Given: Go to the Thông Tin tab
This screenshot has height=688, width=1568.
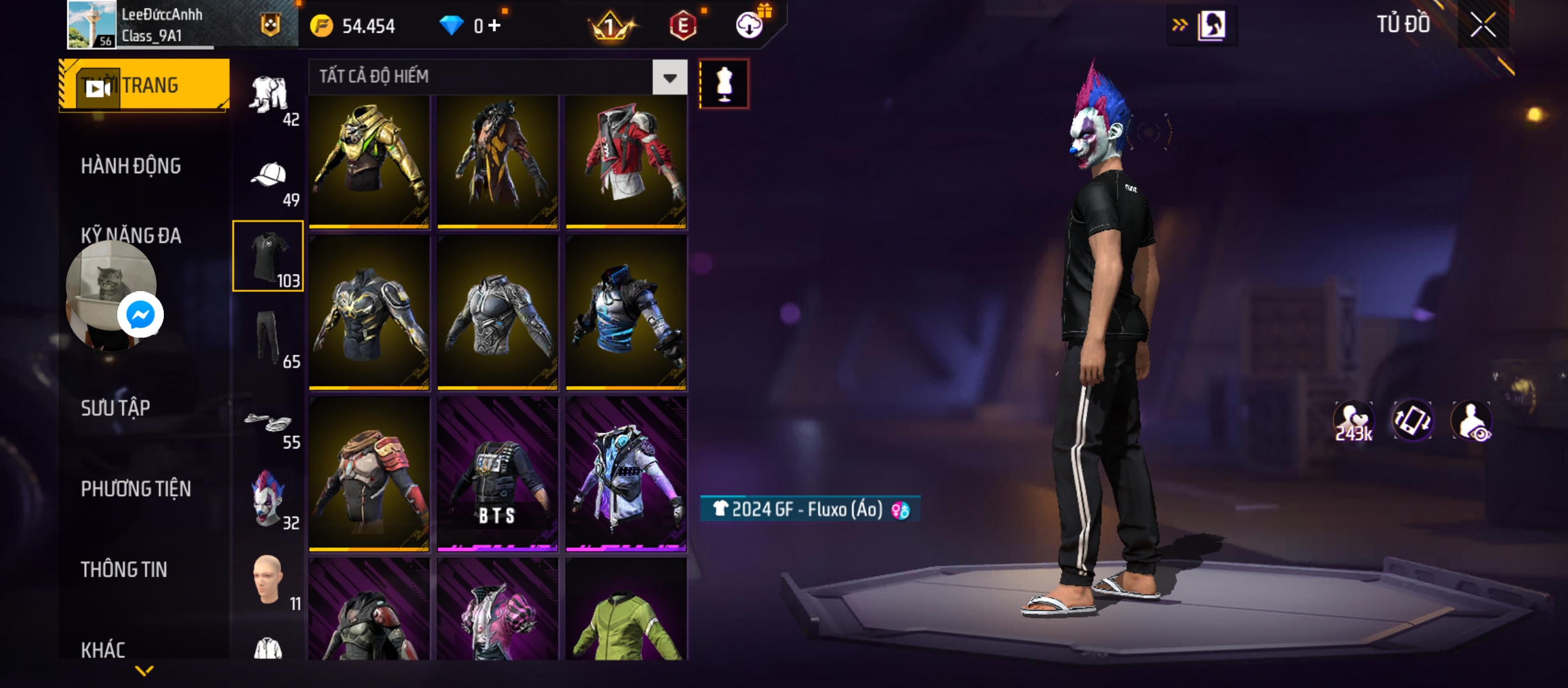Looking at the screenshot, I should [124, 570].
